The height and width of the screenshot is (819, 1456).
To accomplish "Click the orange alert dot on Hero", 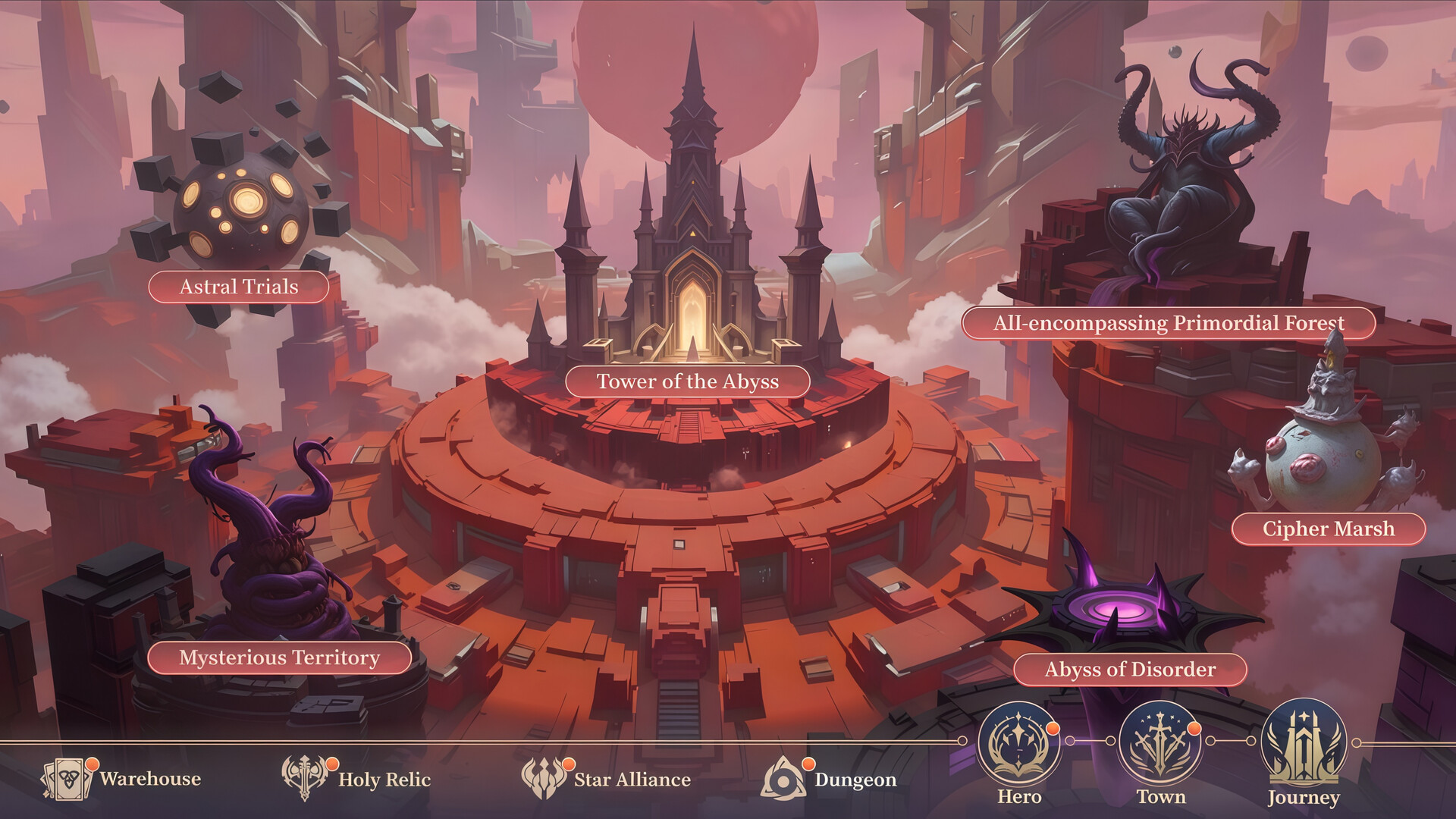I will [x=1053, y=729].
